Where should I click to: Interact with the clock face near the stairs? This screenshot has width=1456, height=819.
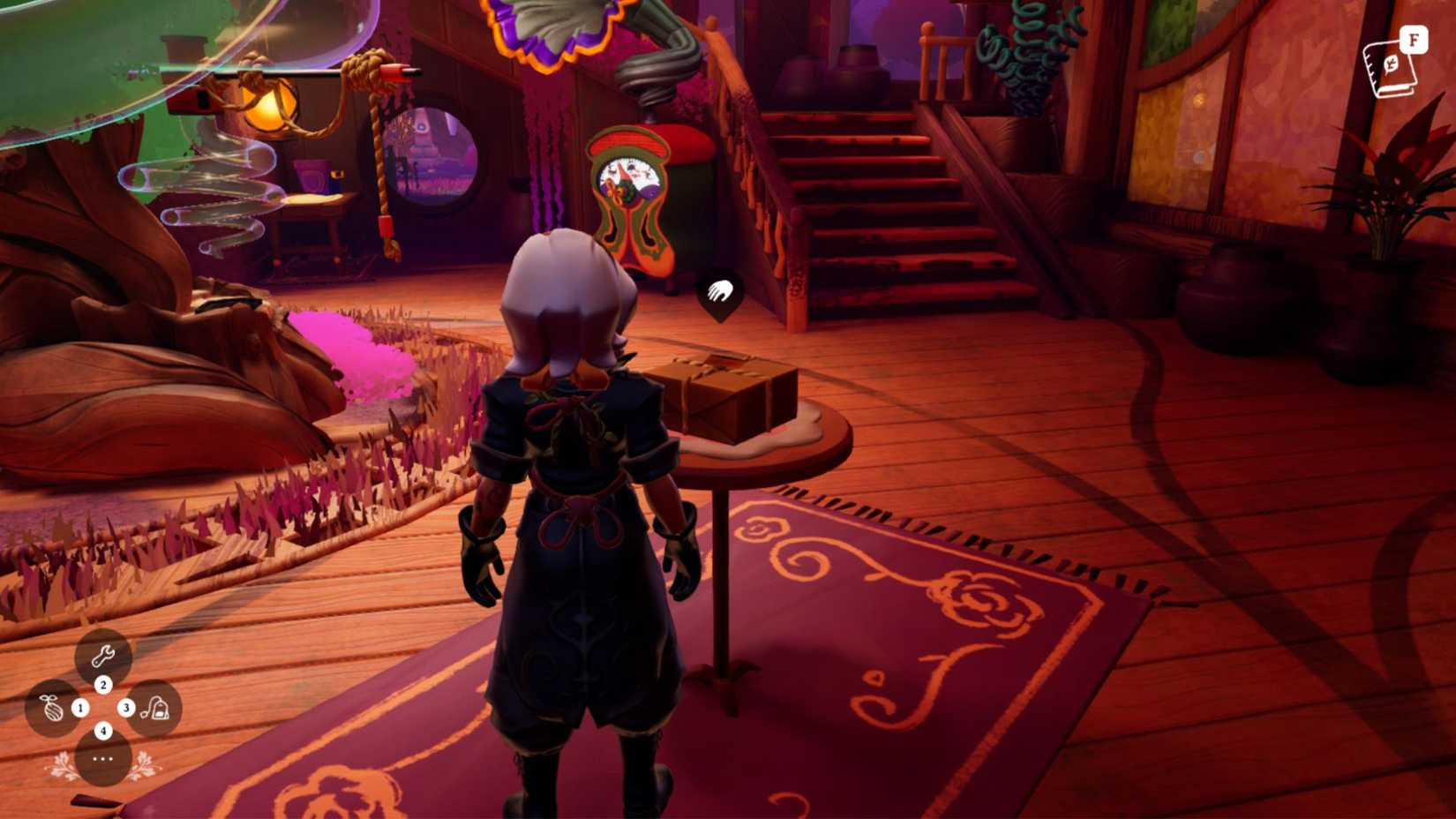click(x=628, y=177)
